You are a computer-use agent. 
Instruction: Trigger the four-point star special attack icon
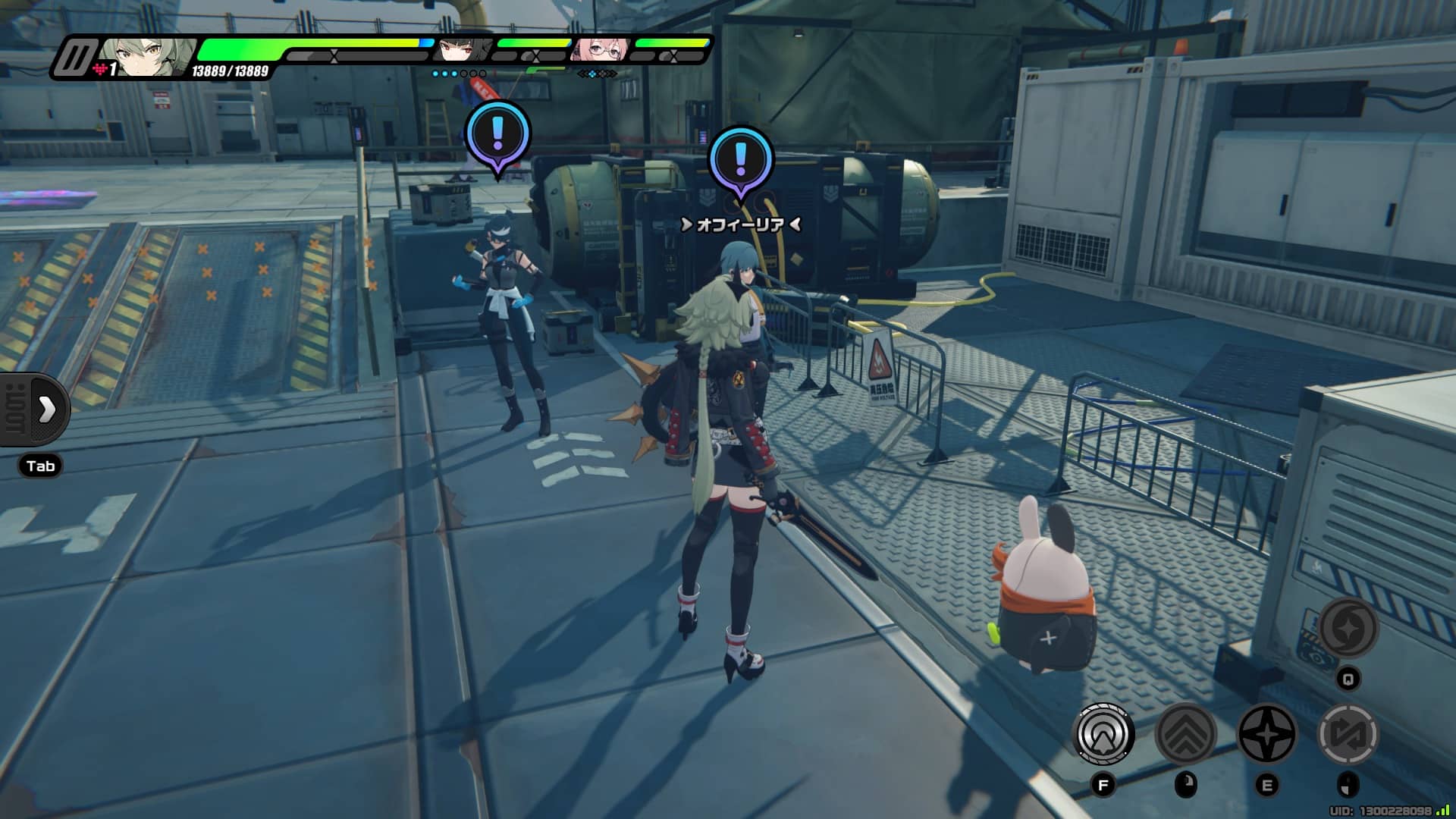click(x=1266, y=734)
